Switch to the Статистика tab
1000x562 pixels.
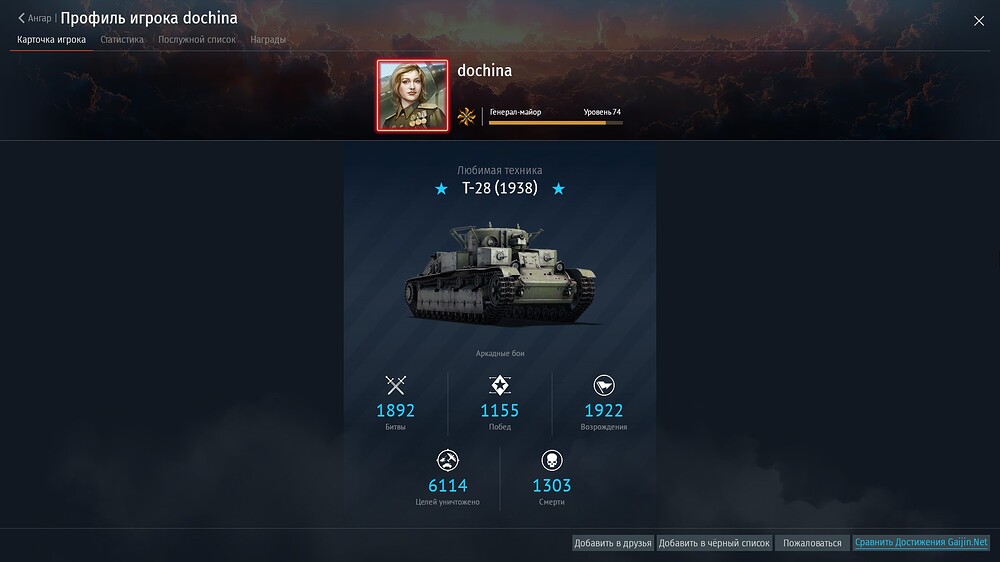(x=122, y=40)
